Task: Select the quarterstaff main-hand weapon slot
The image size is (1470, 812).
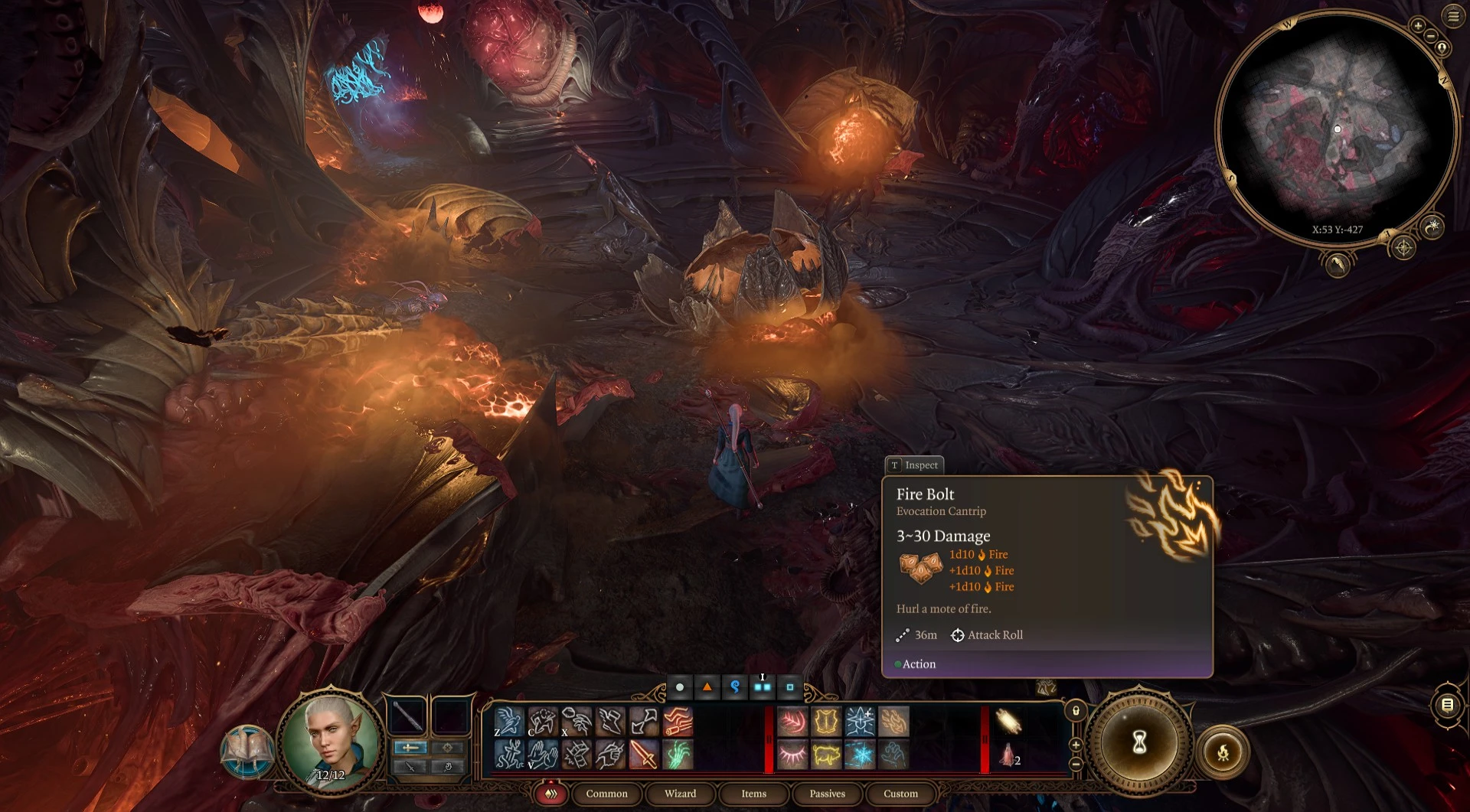Action: [x=407, y=717]
